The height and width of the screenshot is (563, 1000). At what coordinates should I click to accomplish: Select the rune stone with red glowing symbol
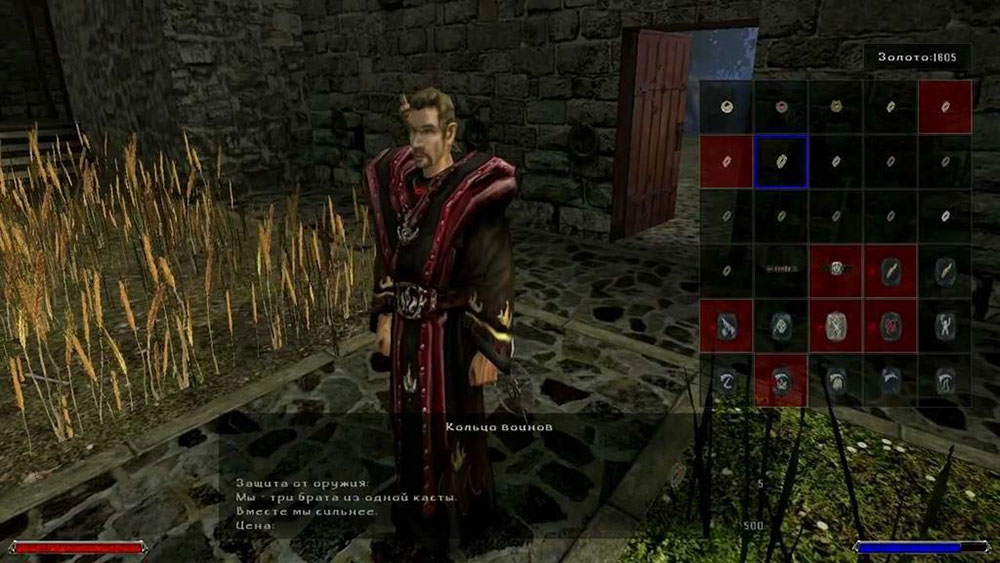tap(890, 325)
